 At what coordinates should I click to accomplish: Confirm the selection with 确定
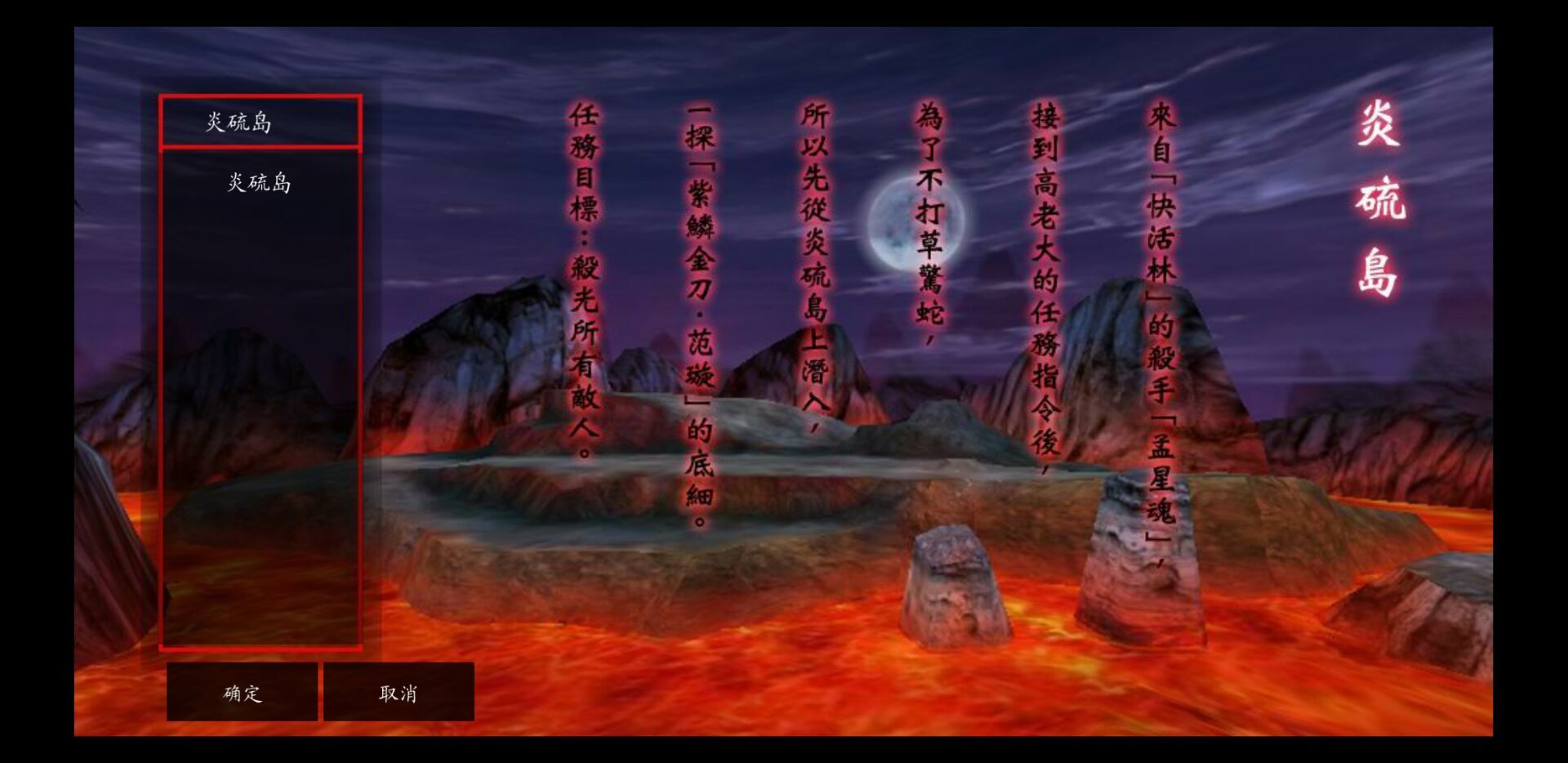(x=242, y=693)
